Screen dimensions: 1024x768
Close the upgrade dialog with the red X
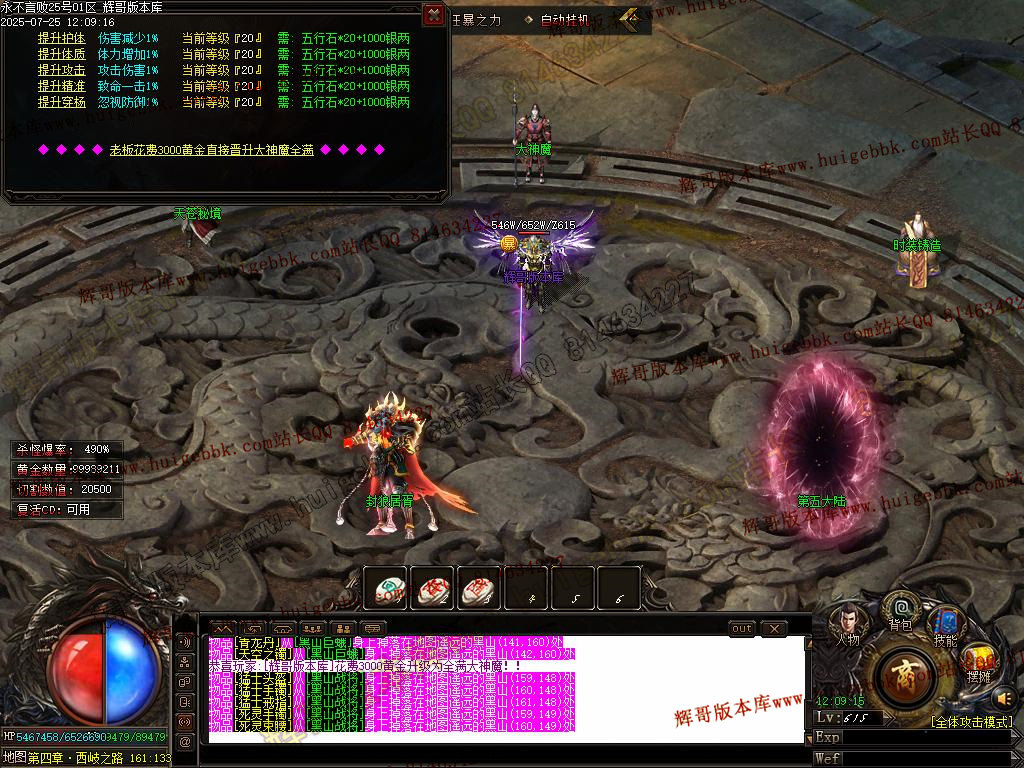click(433, 14)
